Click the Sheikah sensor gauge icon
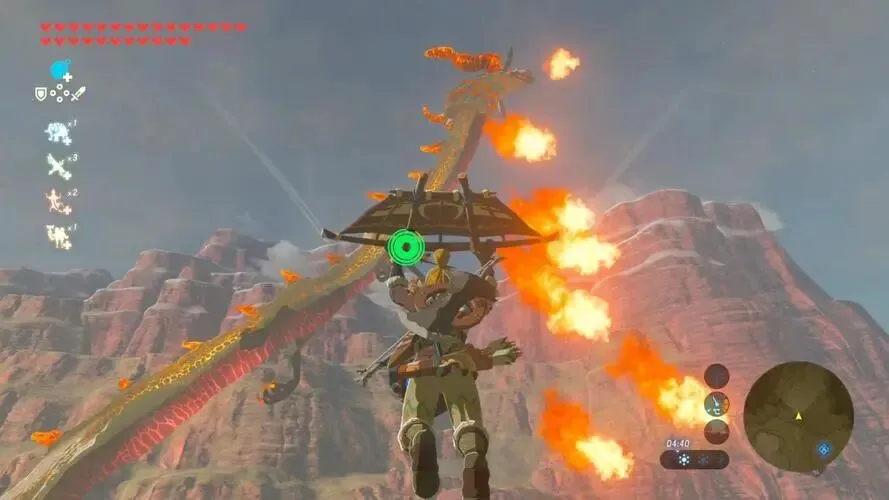 tap(716, 403)
